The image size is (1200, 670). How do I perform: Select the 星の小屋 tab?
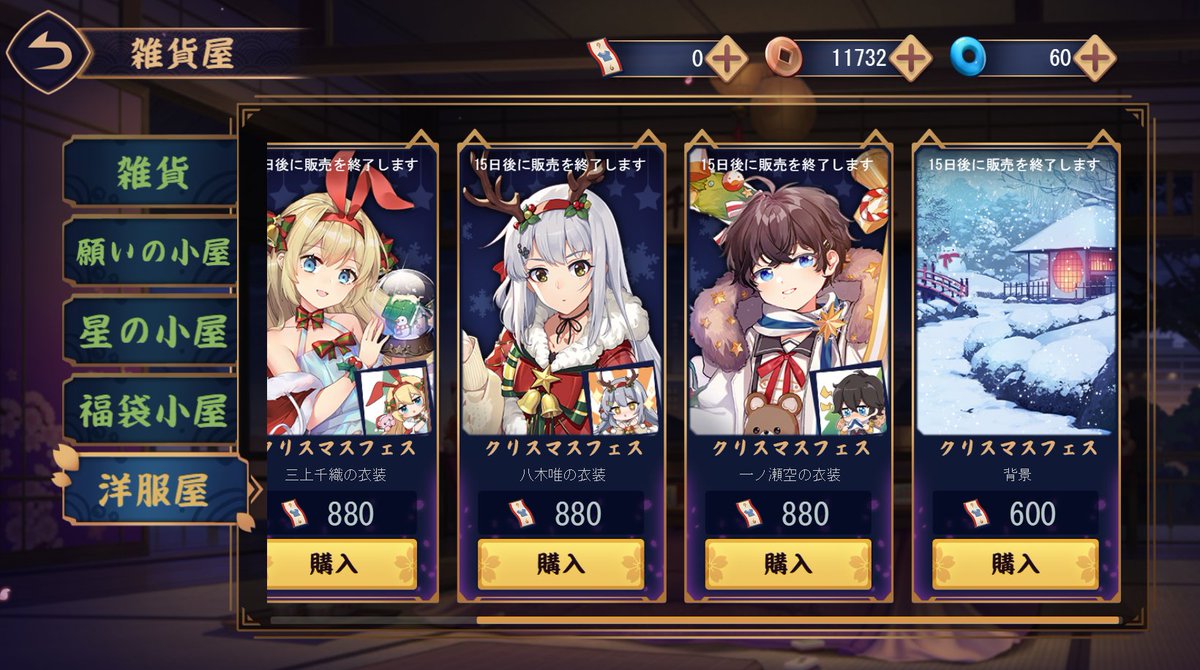click(x=152, y=332)
